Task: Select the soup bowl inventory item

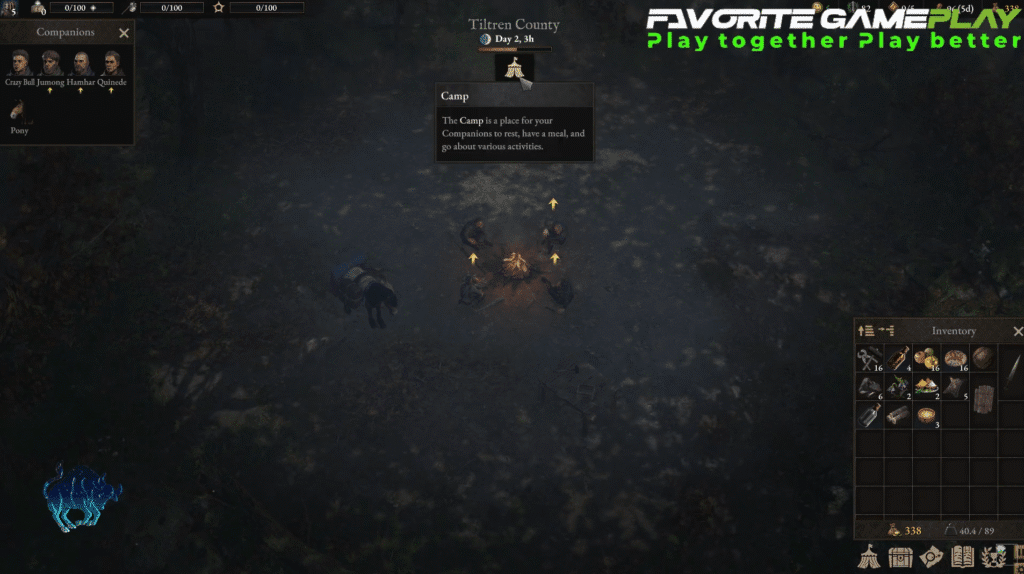Action: [927, 415]
